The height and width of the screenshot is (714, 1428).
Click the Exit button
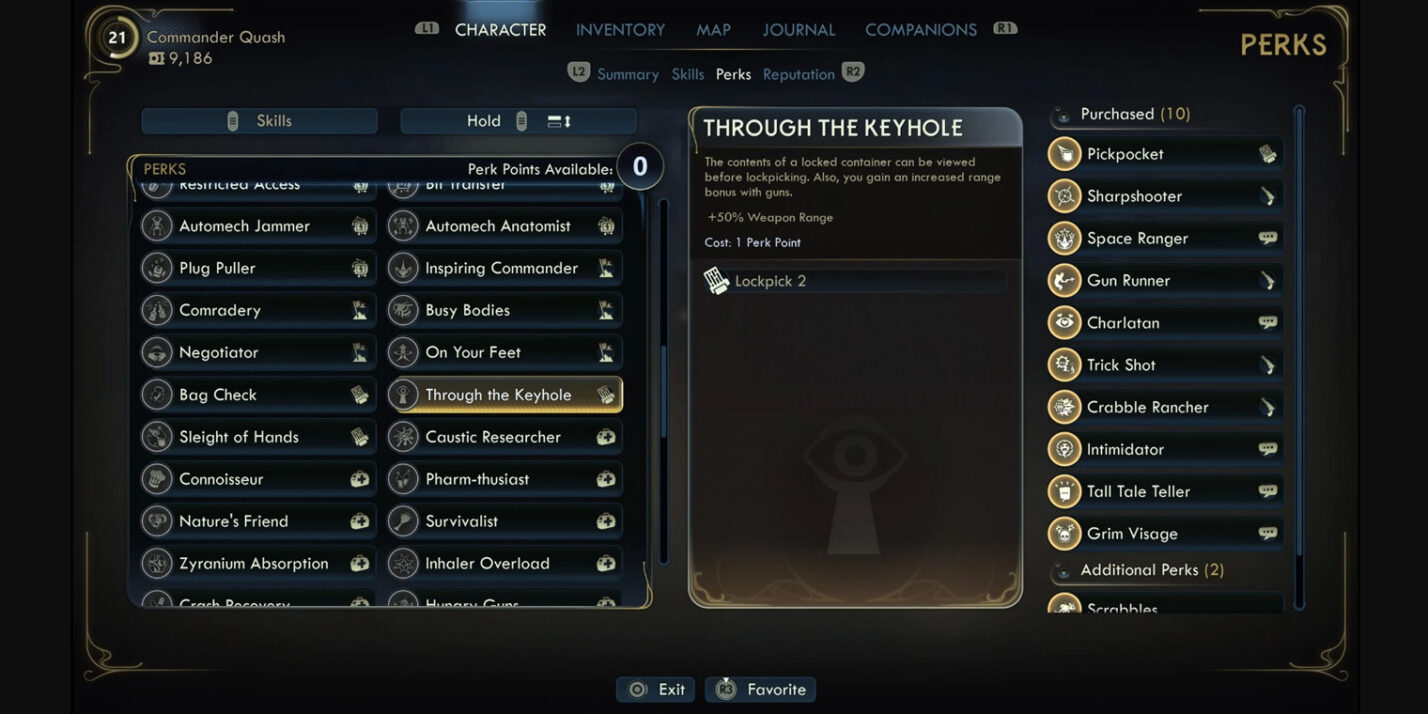656,689
